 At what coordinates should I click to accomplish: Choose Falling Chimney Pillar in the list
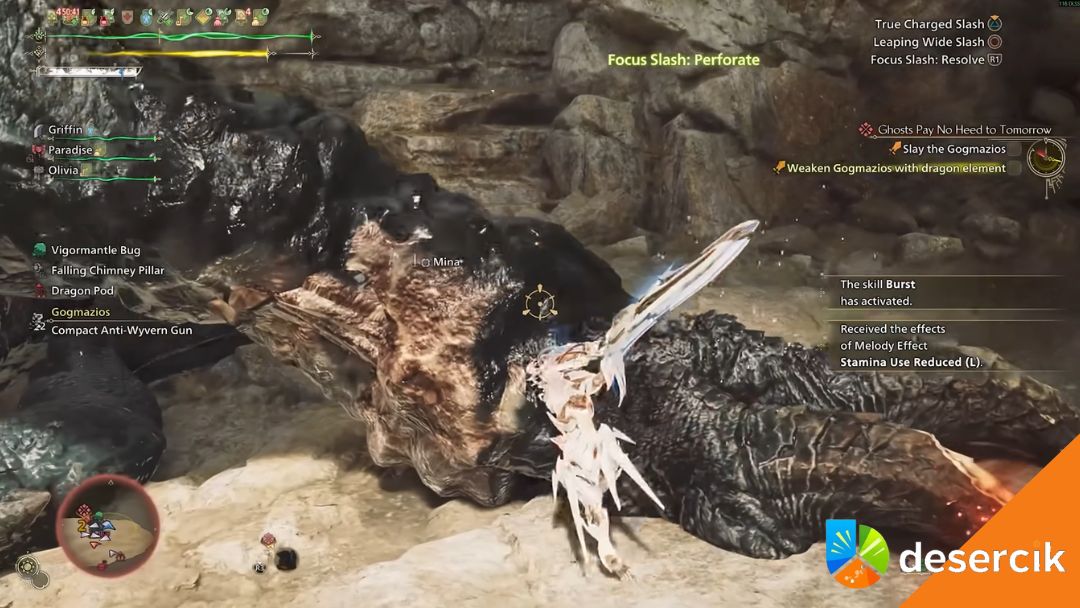(107, 270)
